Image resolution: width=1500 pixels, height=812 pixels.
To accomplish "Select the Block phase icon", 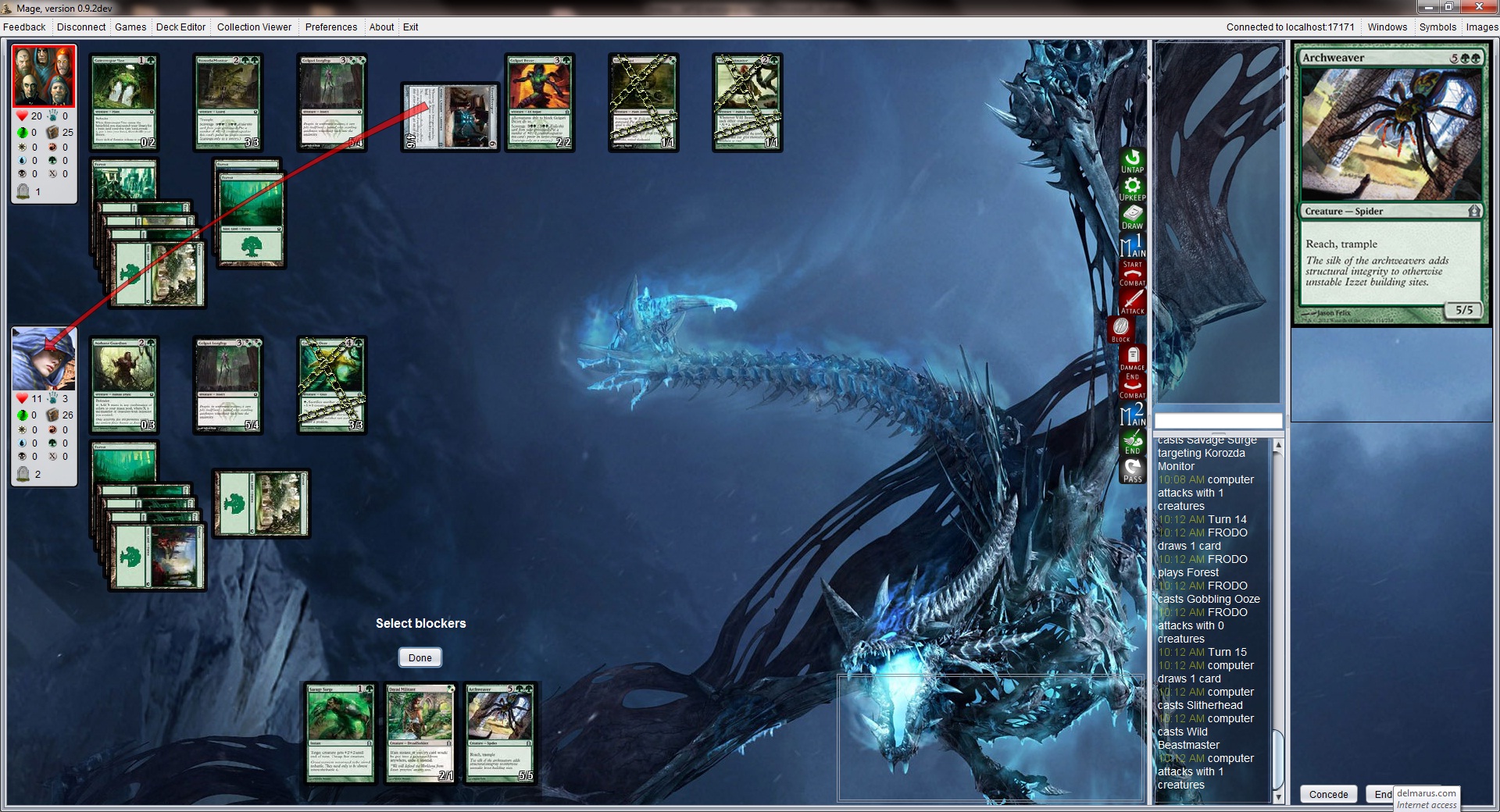I will [x=1121, y=329].
